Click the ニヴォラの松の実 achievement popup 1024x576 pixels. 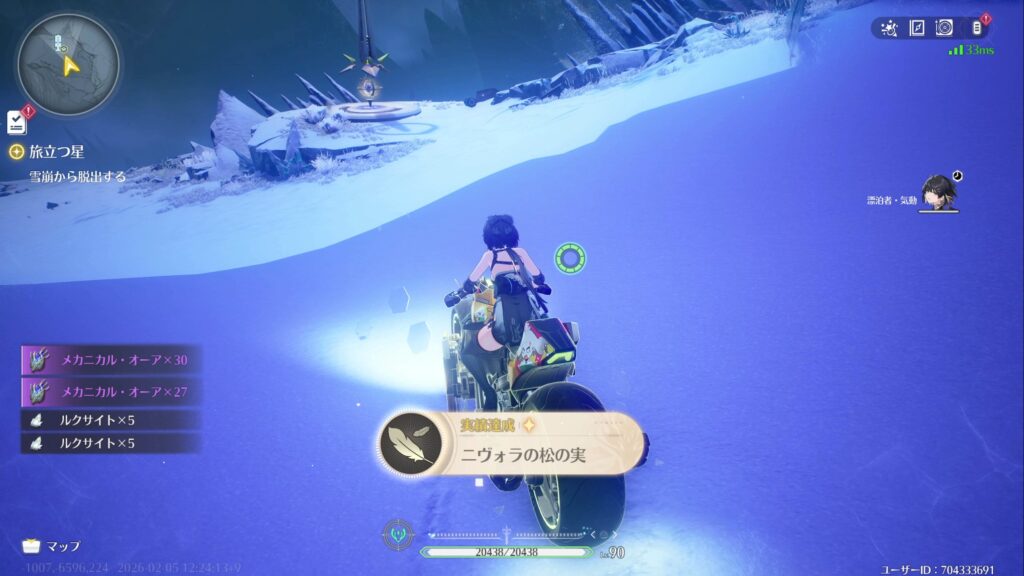click(x=511, y=444)
